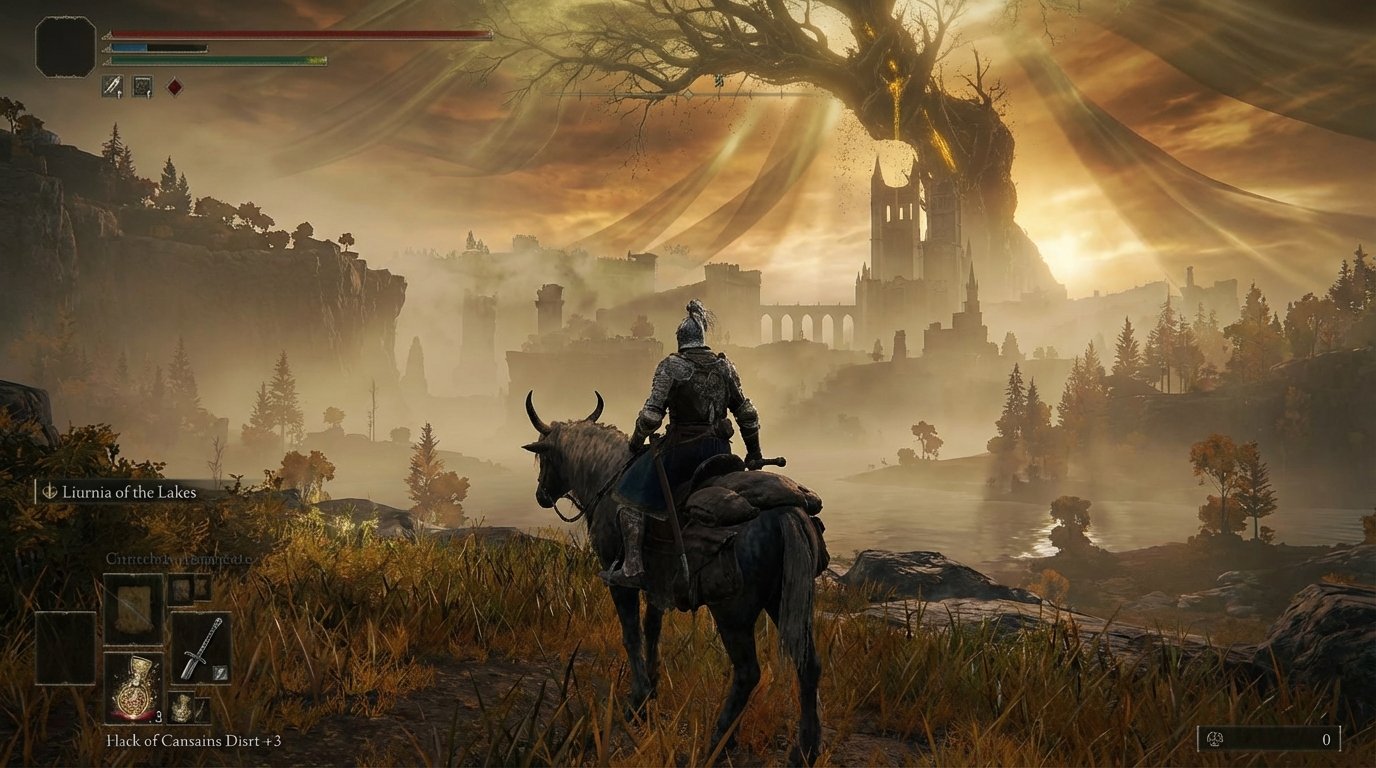Click the golden talisman pouch item

click(x=181, y=707)
